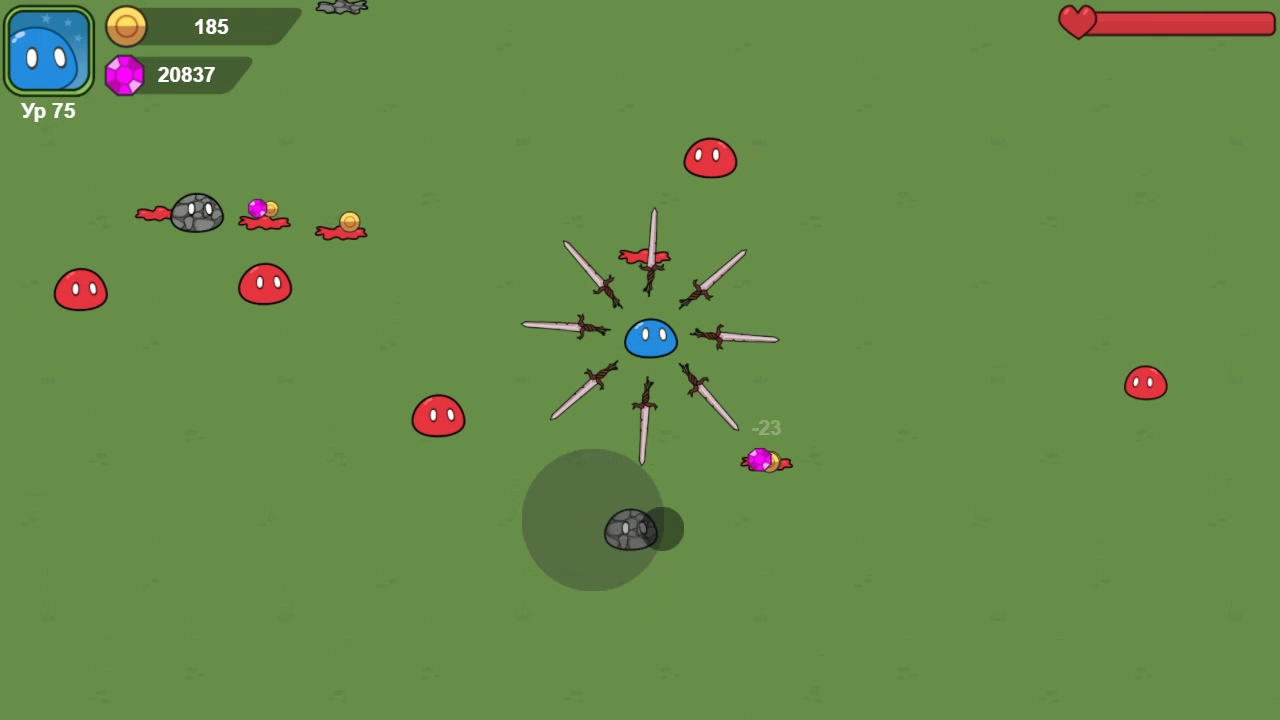Viewport: 1280px width, 720px height.
Task: Click the winged gem pickup near the swords
Action: point(764,460)
